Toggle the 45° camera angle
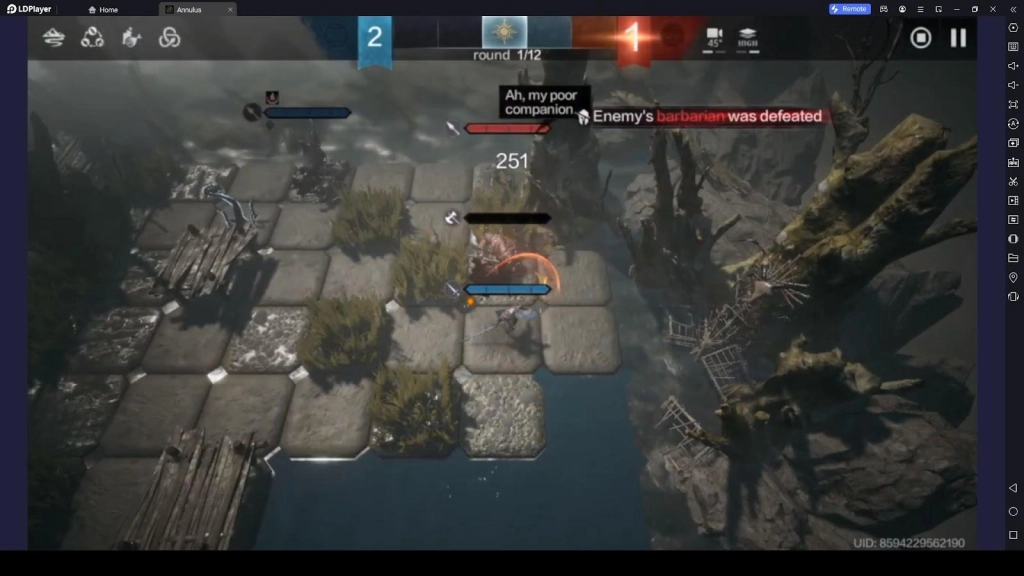 pyautogui.click(x=715, y=38)
